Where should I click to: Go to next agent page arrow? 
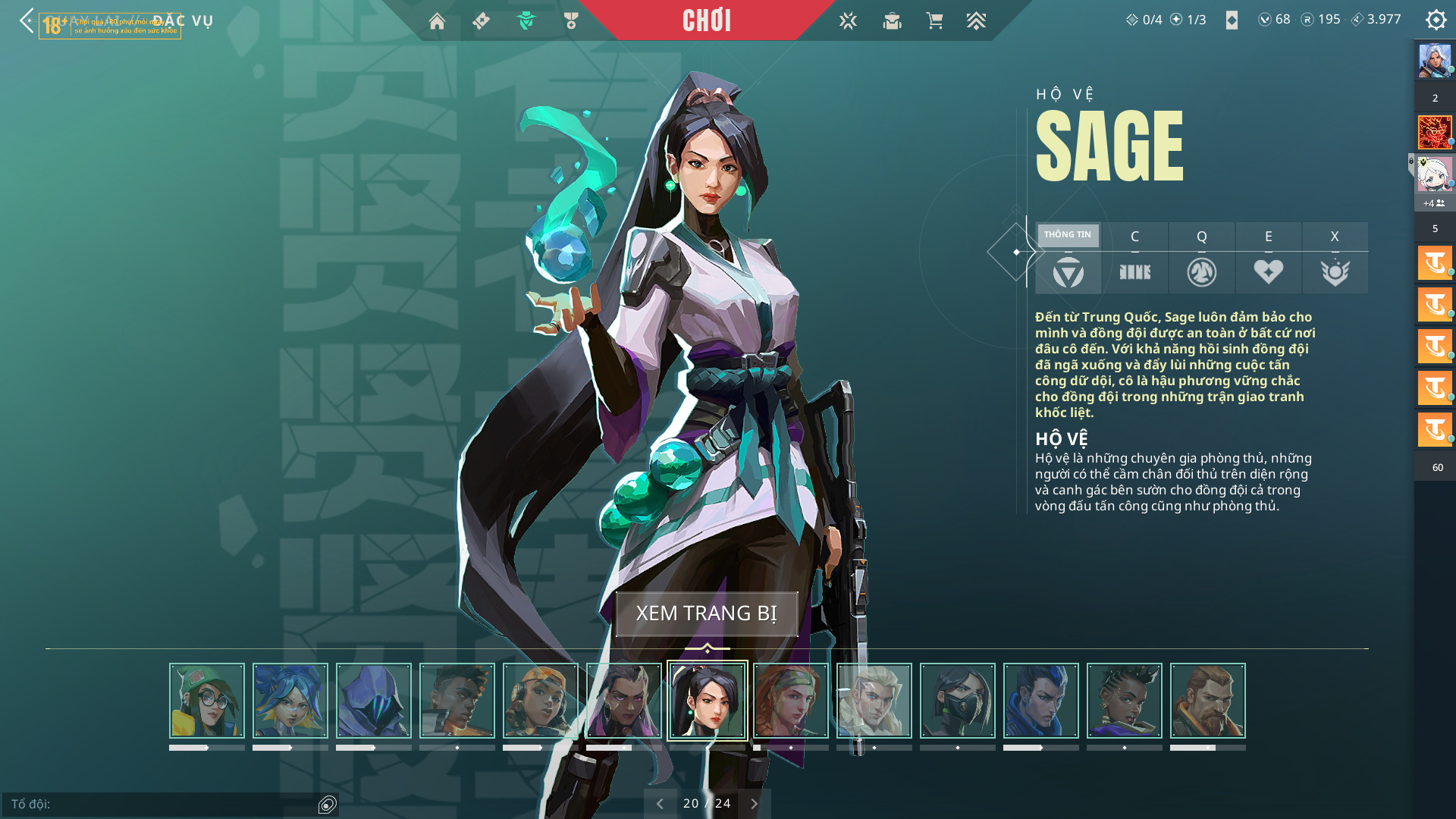pyautogui.click(x=754, y=804)
